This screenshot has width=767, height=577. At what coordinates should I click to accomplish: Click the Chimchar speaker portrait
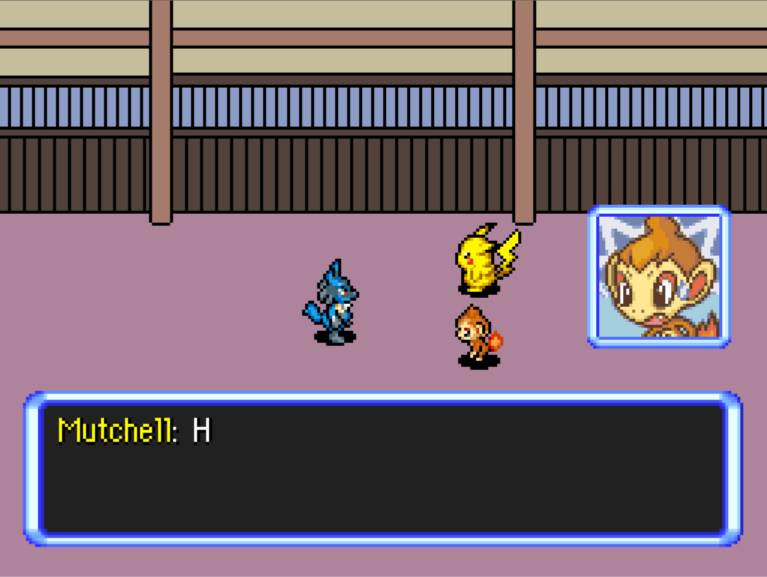click(658, 277)
